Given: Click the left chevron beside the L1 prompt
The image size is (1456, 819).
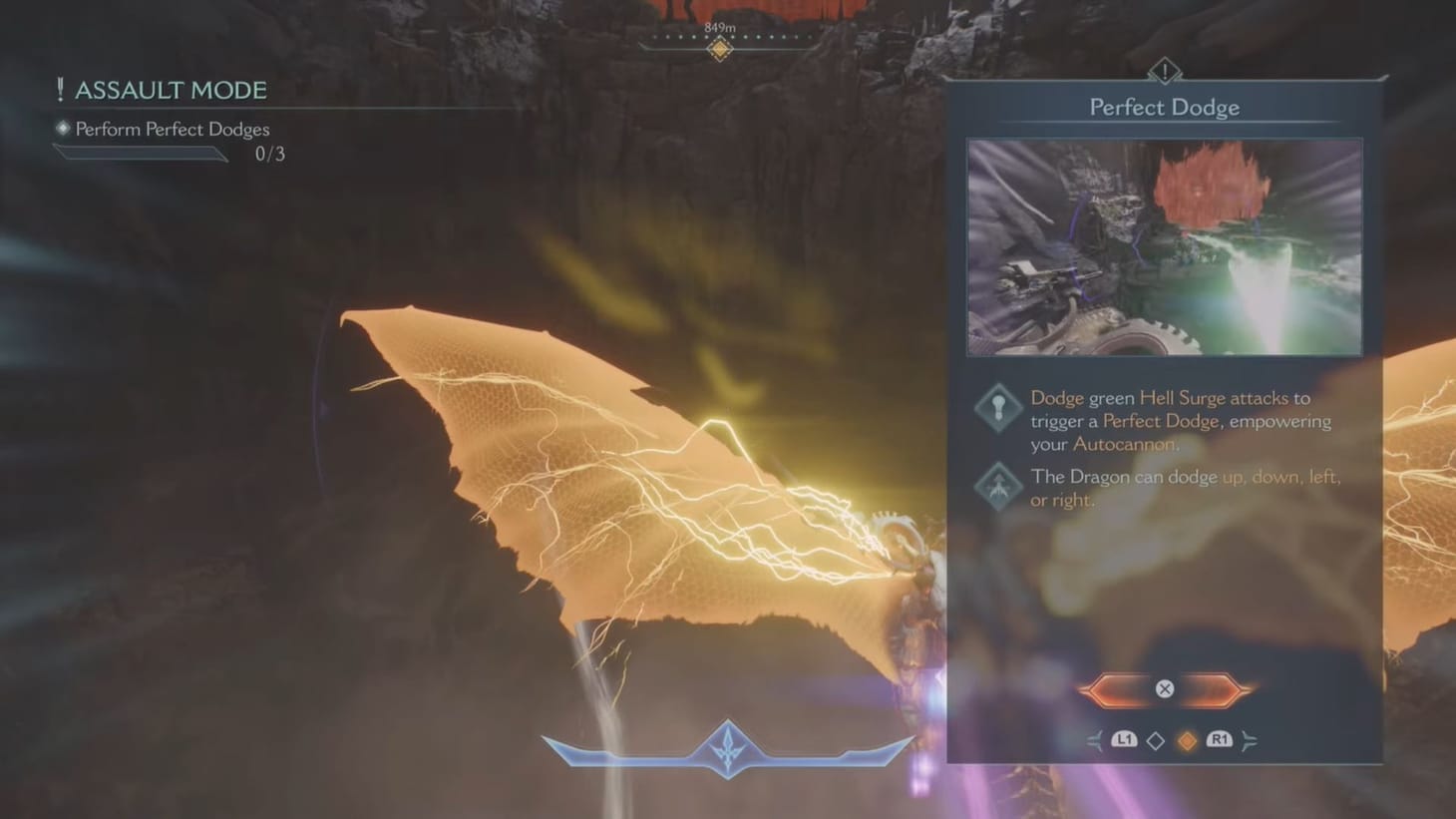Looking at the screenshot, I should coord(1094,740).
